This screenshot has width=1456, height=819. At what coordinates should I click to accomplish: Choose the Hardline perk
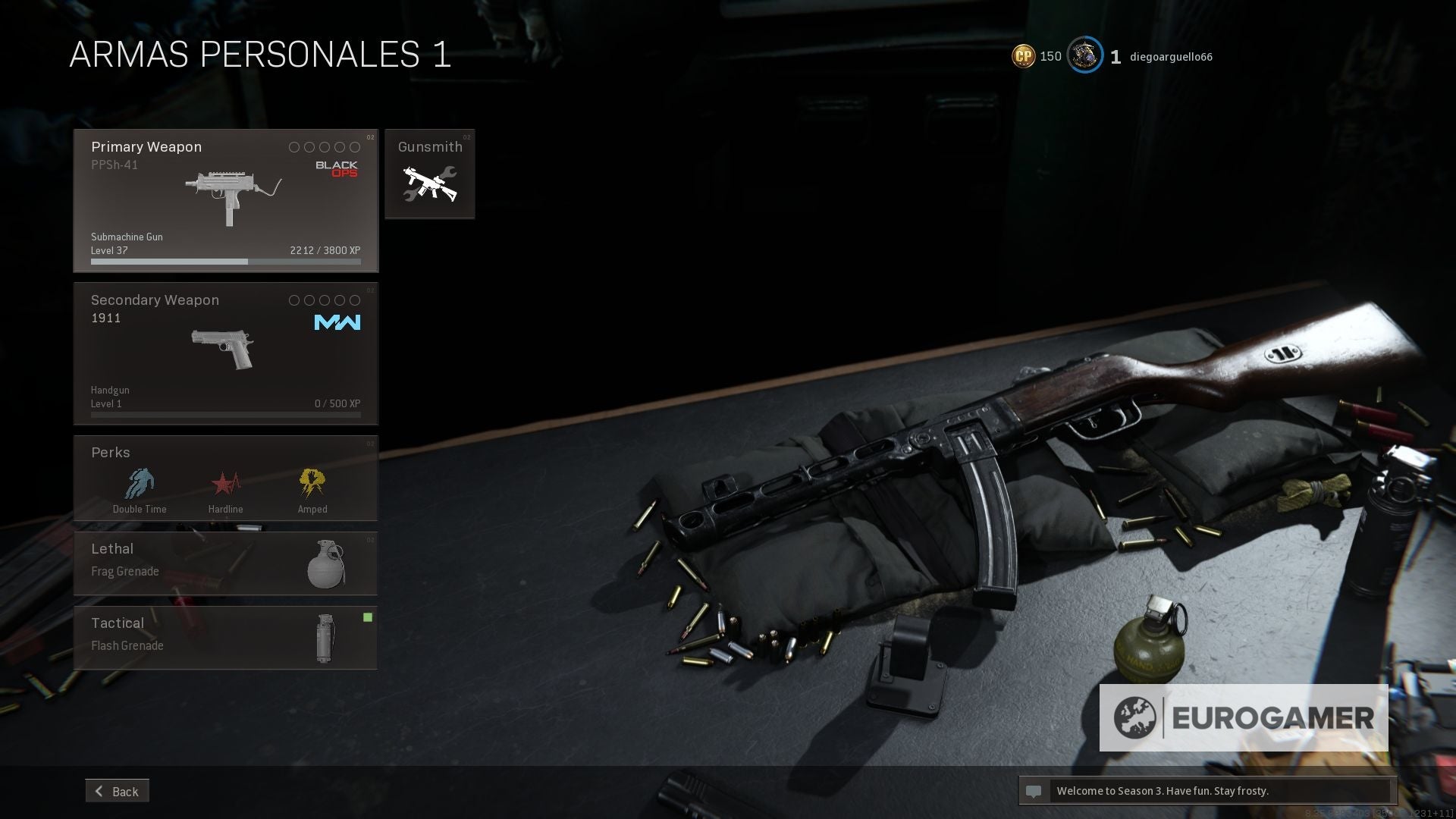[x=225, y=490]
